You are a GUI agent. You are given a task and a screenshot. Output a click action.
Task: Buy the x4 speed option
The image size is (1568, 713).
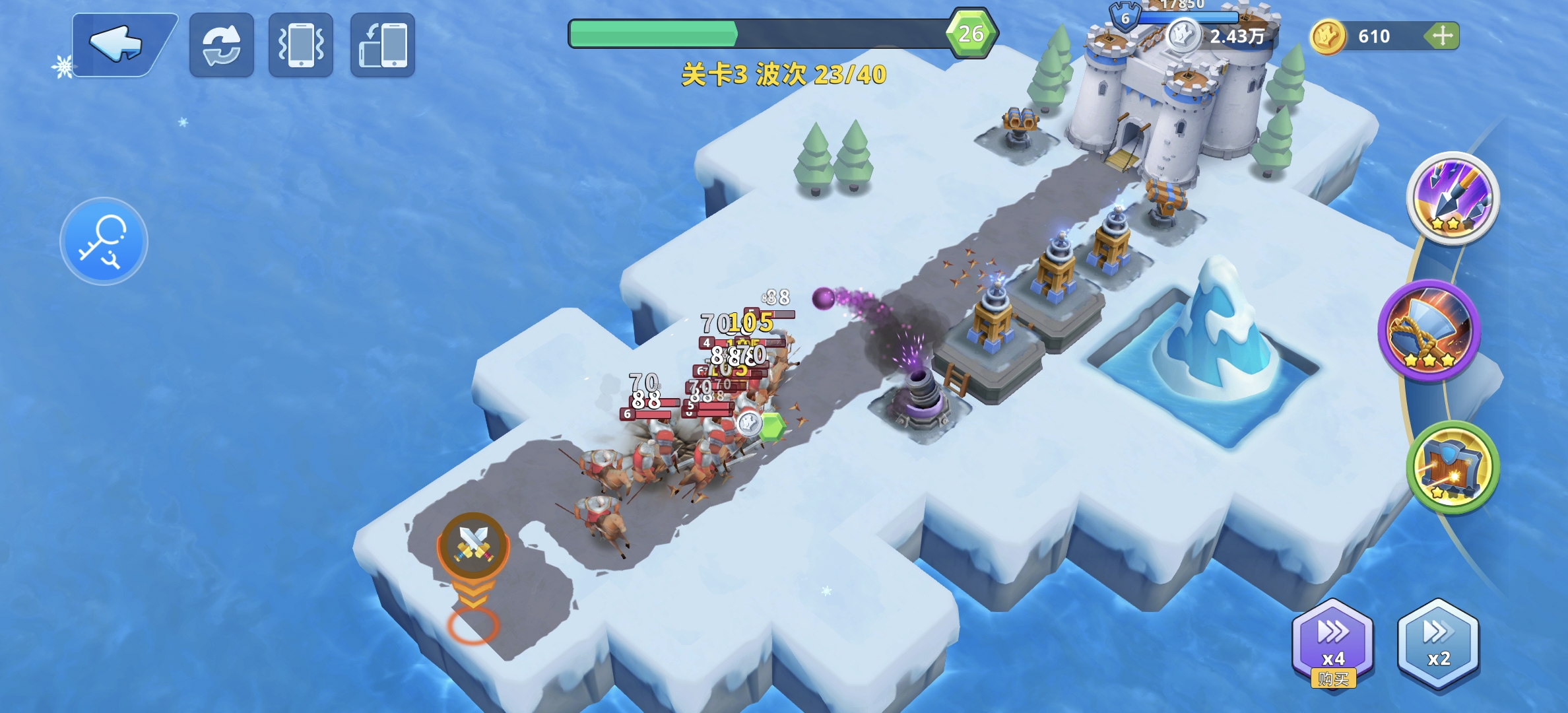[x=1332, y=643]
